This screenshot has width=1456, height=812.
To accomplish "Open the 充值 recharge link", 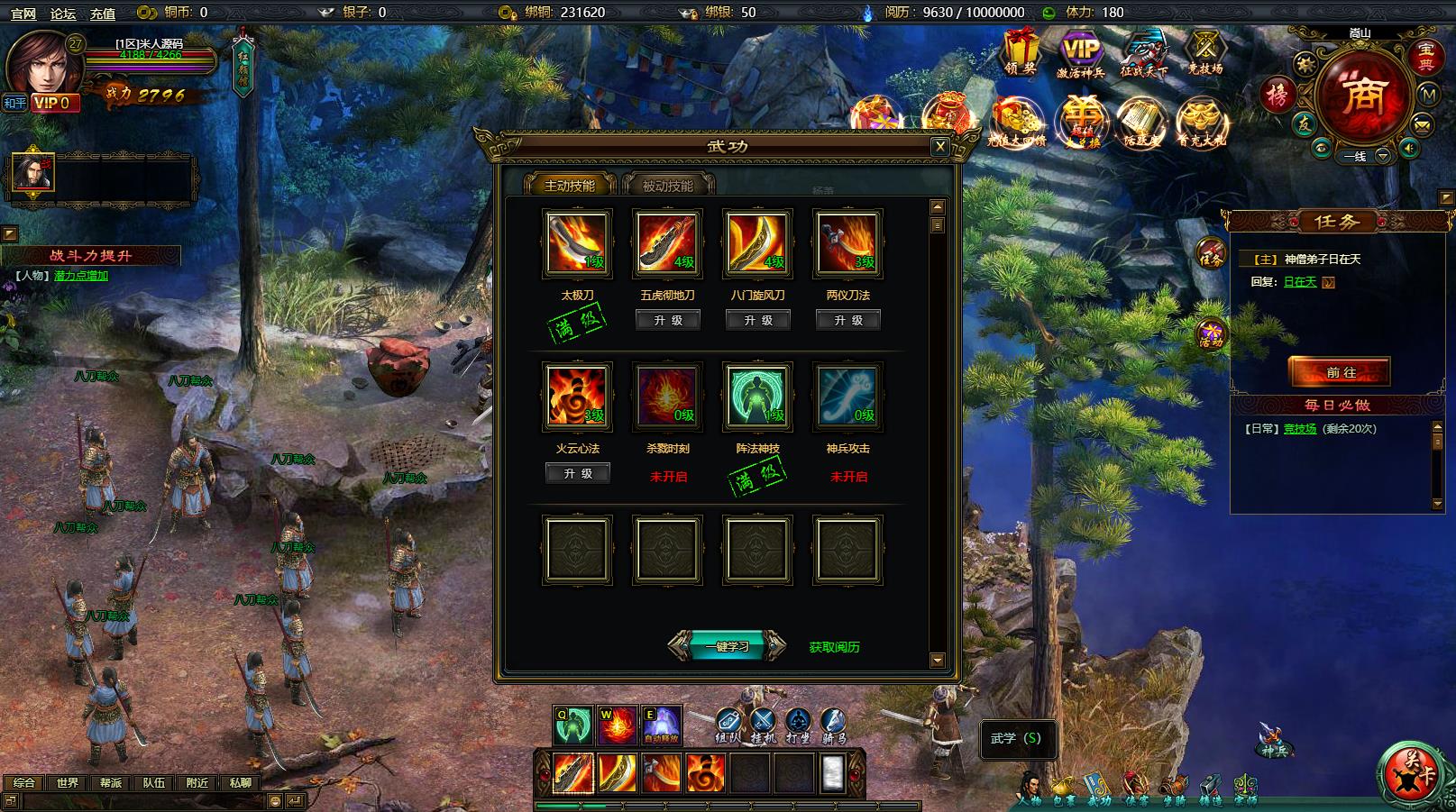I will pos(103,14).
